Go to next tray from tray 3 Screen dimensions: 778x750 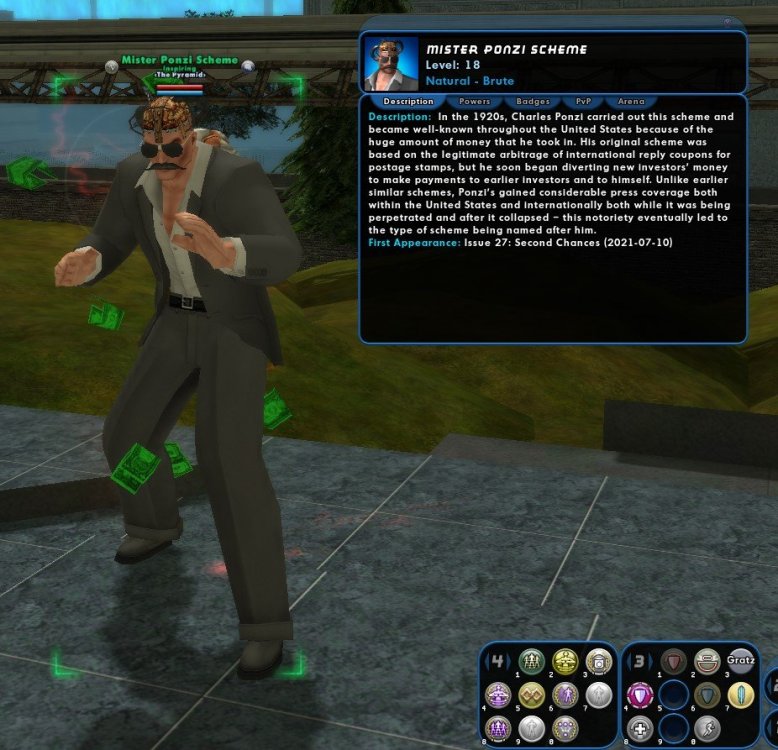pos(651,659)
